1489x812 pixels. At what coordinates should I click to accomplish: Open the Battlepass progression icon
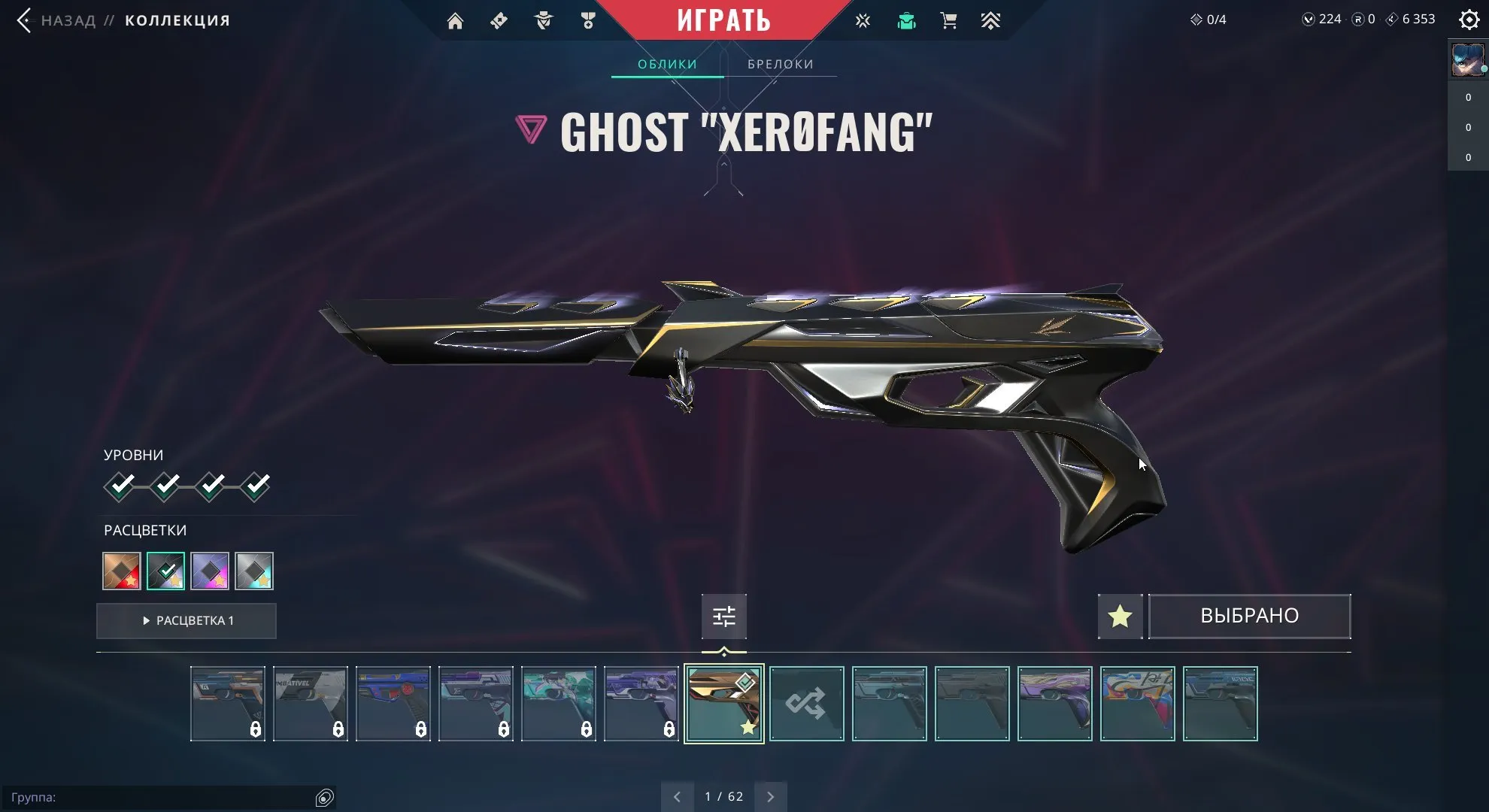click(992, 20)
